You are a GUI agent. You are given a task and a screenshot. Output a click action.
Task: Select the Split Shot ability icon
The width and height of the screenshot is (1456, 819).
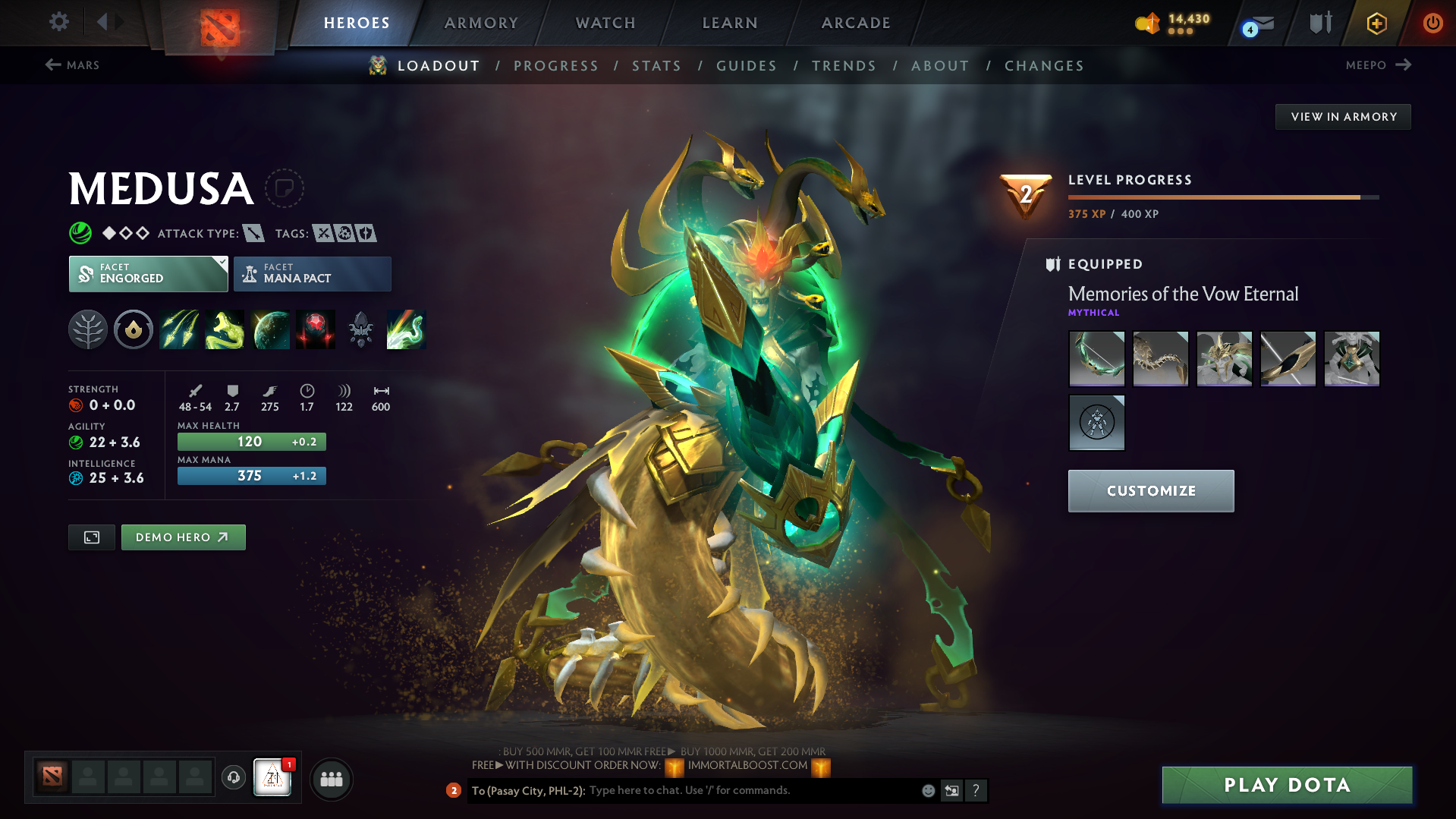click(179, 329)
